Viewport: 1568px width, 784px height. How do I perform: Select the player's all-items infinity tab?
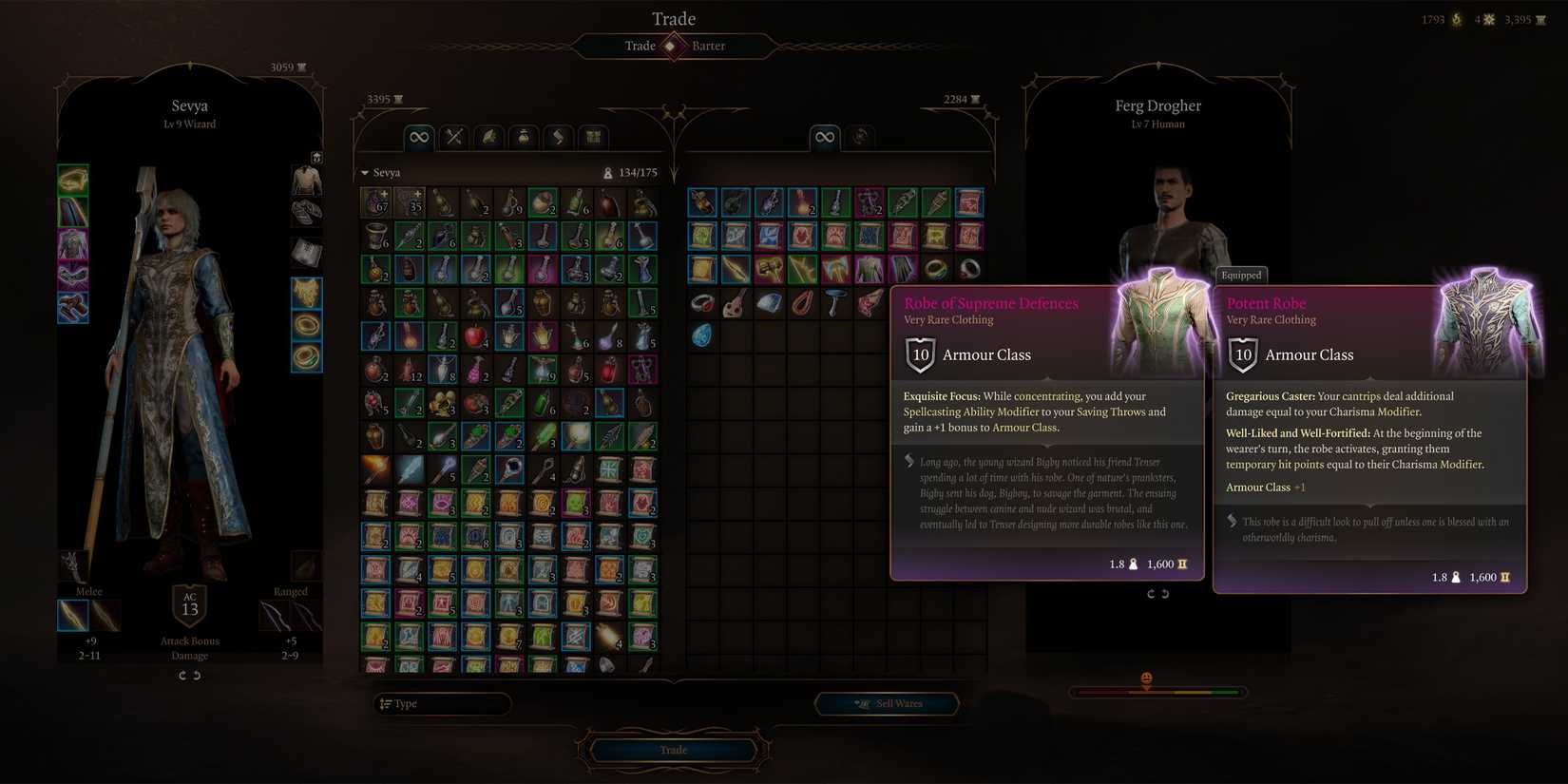coord(419,138)
